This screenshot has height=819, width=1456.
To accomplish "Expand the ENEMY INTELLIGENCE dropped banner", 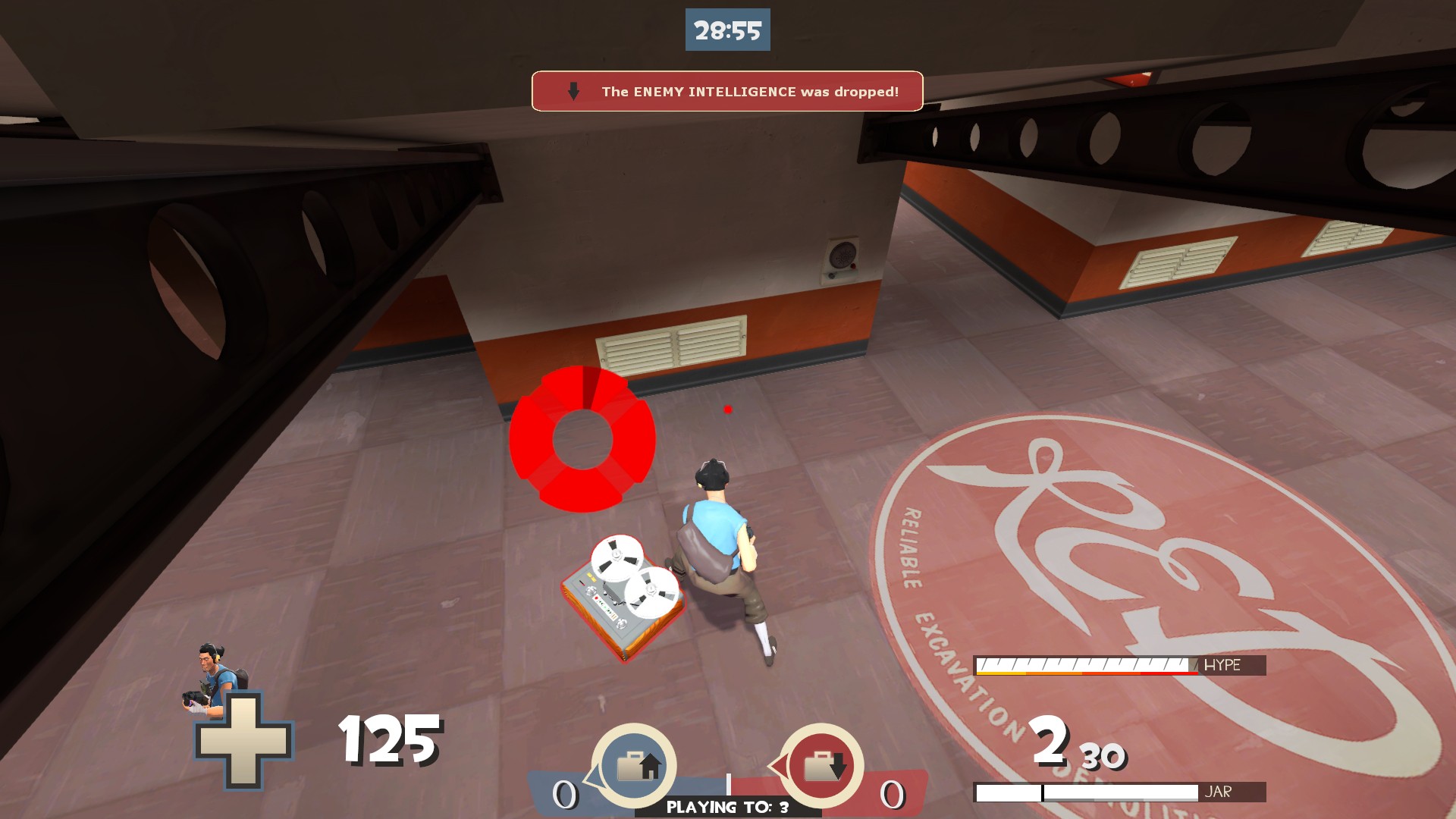I will (726, 90).
